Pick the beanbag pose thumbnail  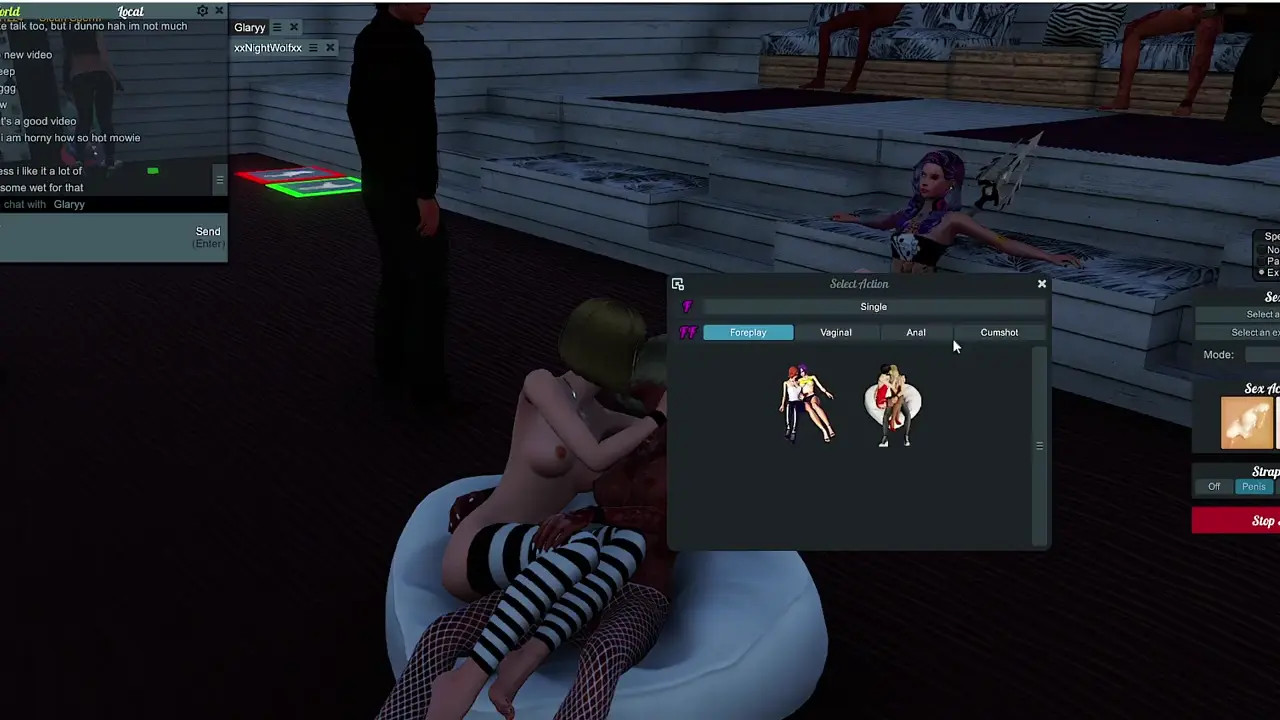point(892,405)
